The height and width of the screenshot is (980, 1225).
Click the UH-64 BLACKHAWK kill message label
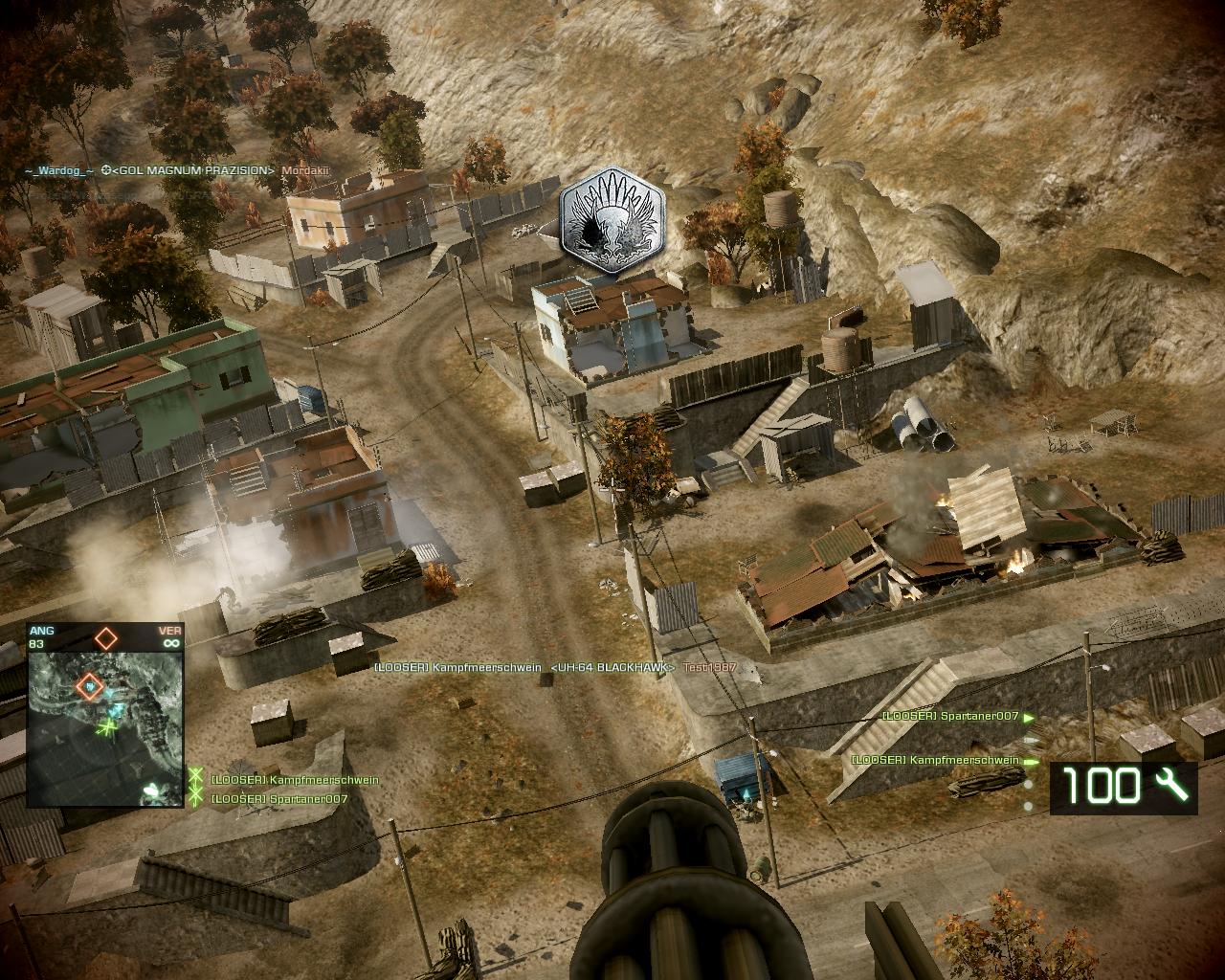612,667
